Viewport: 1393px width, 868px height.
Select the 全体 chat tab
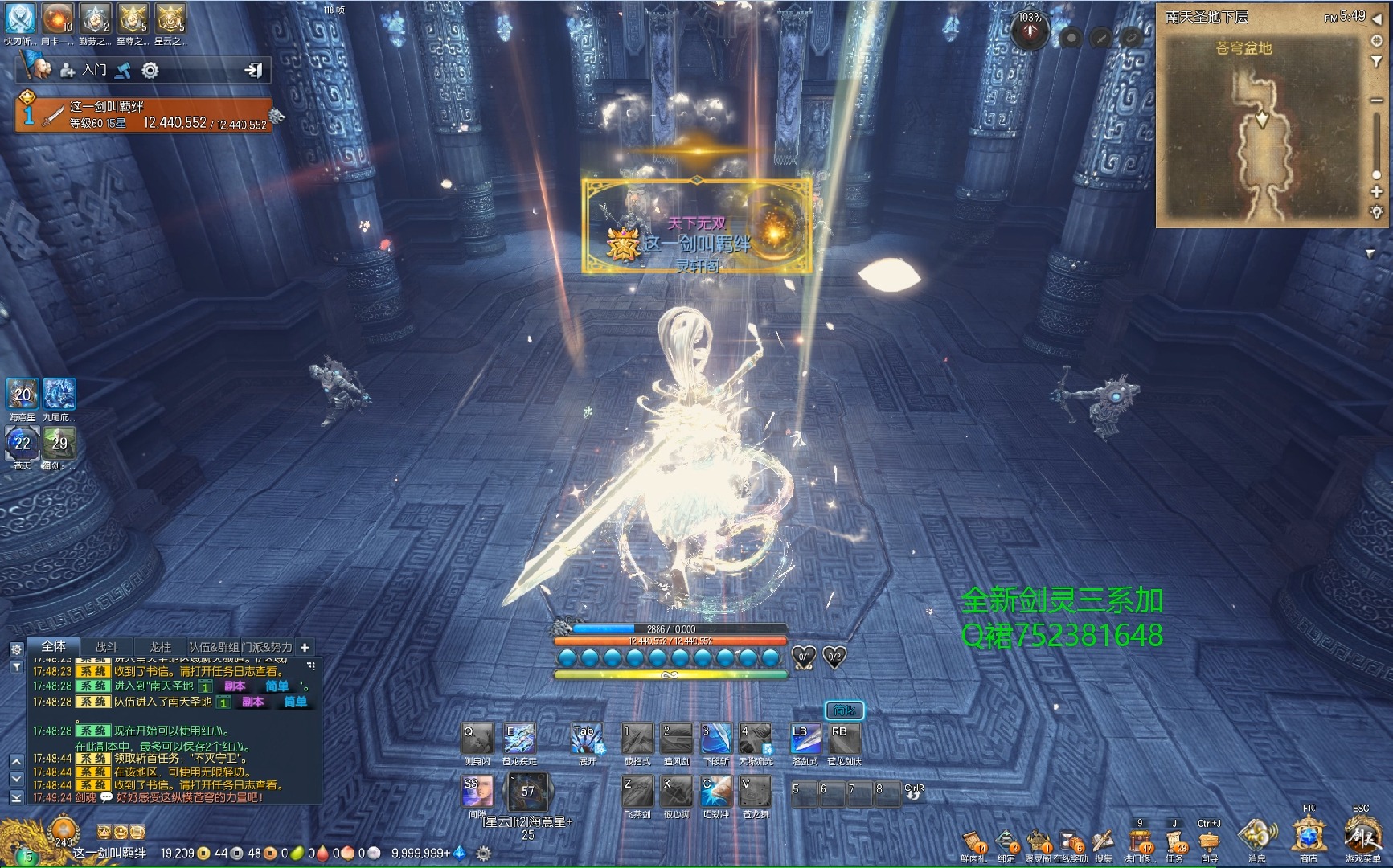click(x=54, y=646)
